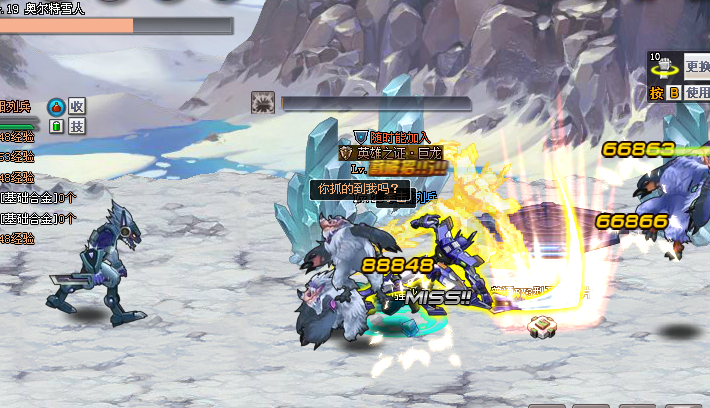710x408 pixels.
Task: Open the 技 skill button
Action: 77,126
